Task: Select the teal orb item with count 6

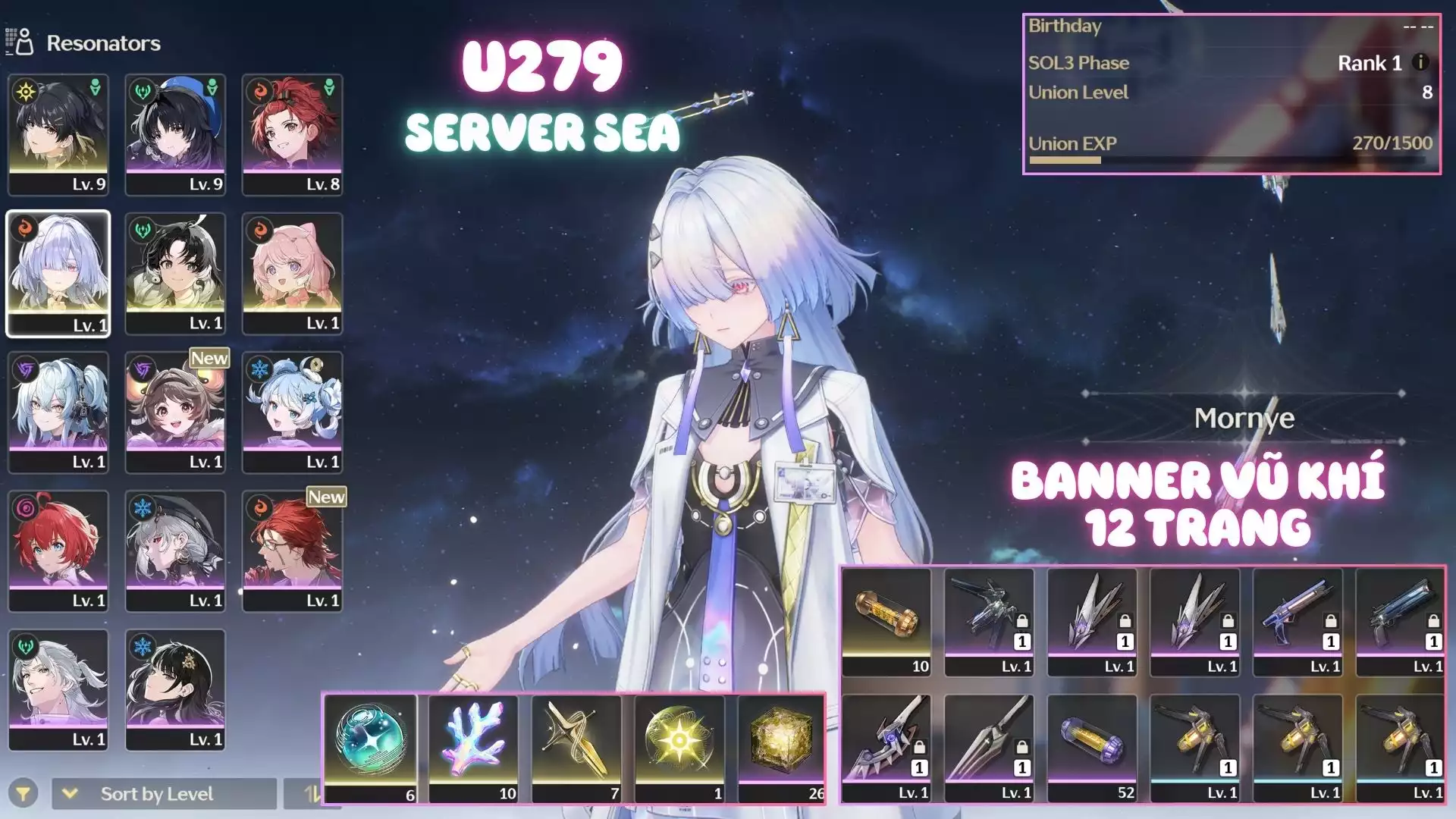Action: coord(371,748)
